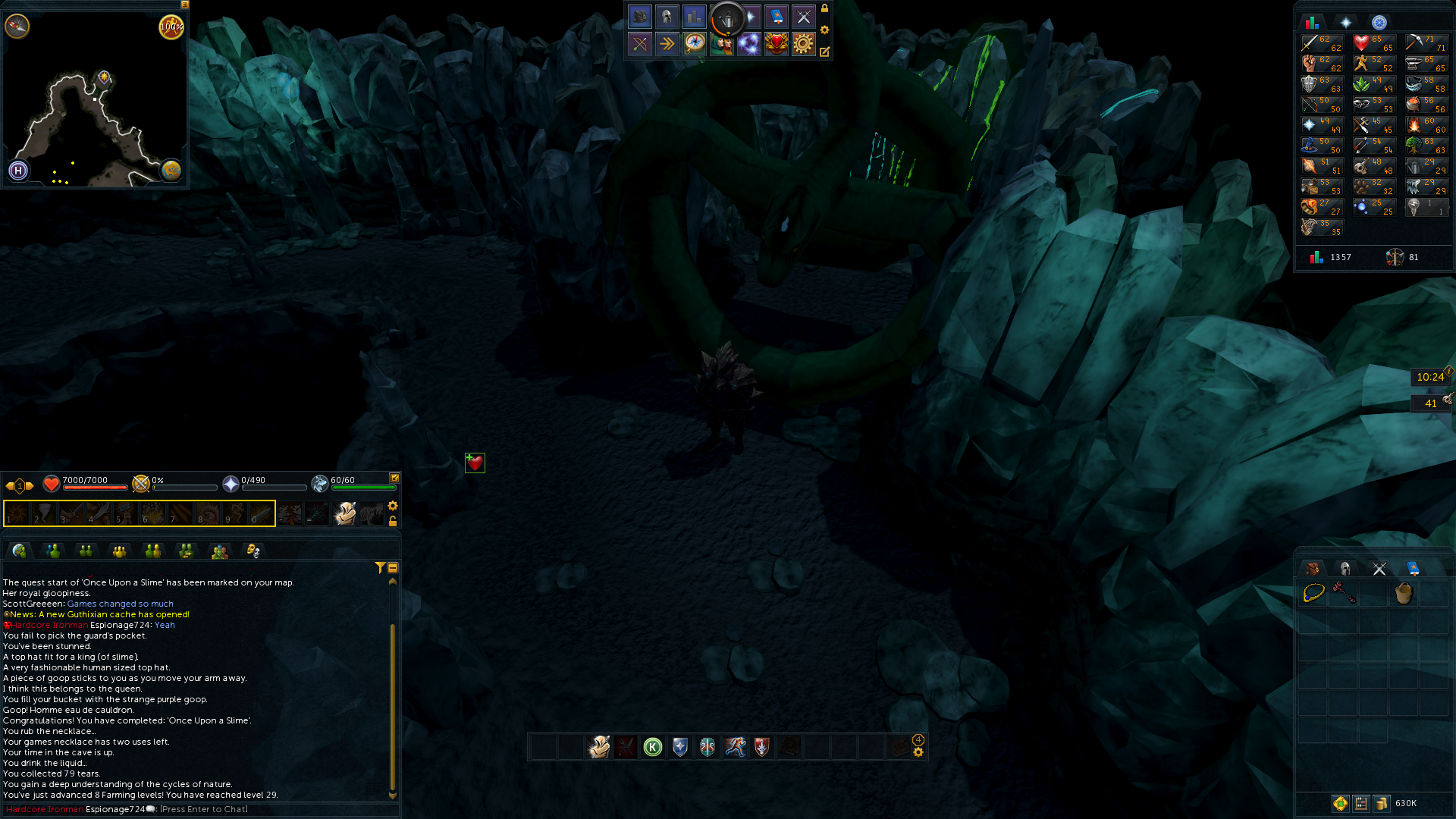Open the globe tab on chat window
Viewport: 1456px width, 819px height.
click(20, 551)
